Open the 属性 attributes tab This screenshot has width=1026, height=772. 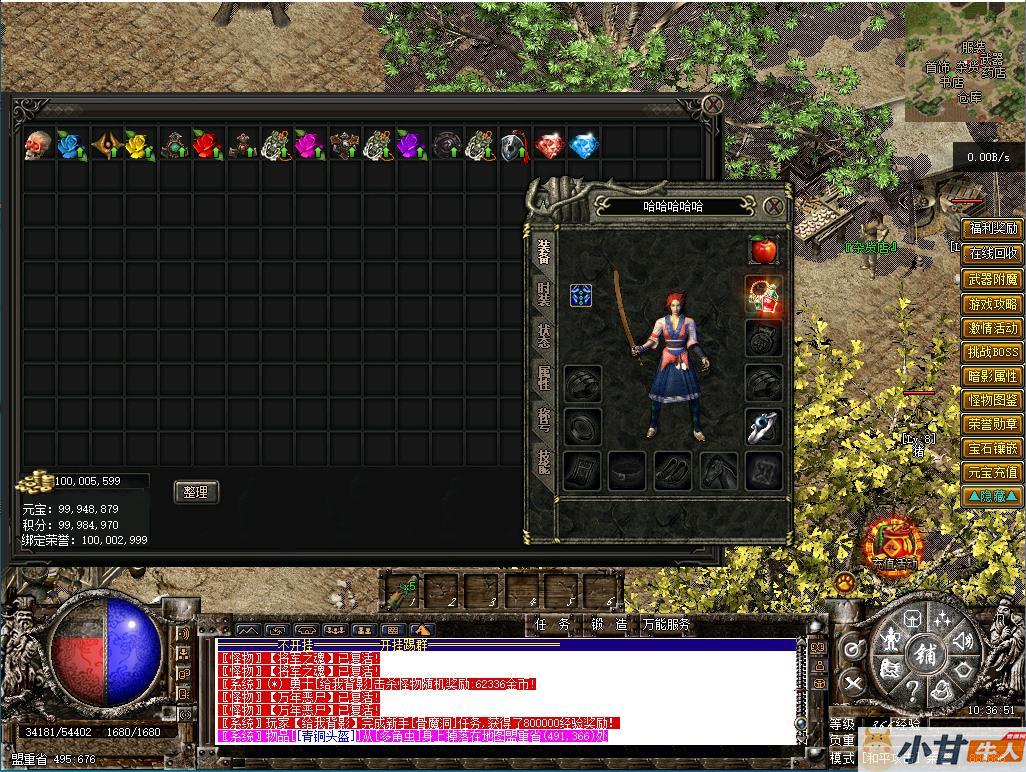(543, 377)
